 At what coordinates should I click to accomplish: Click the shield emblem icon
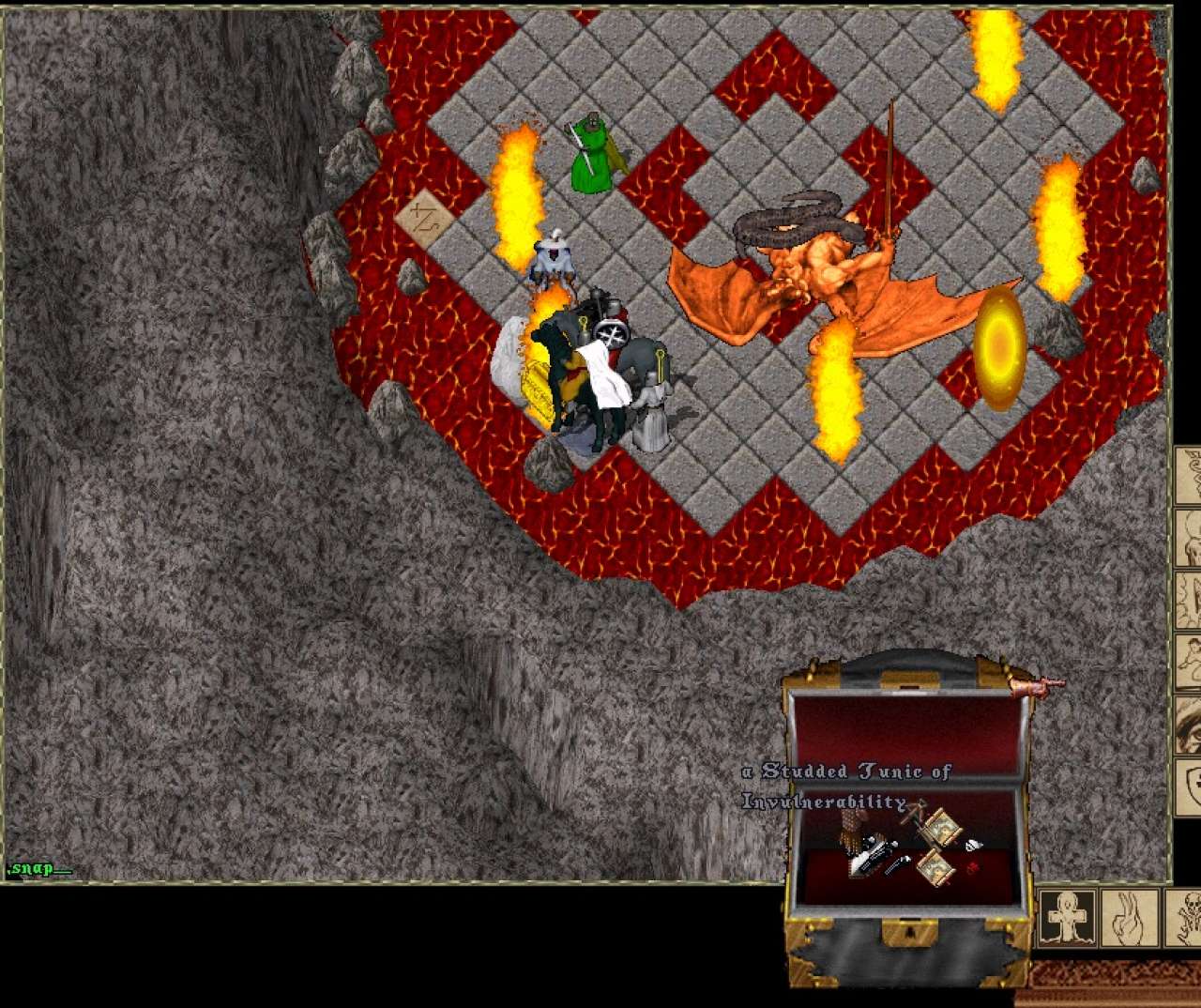[x=1190, y=784]
